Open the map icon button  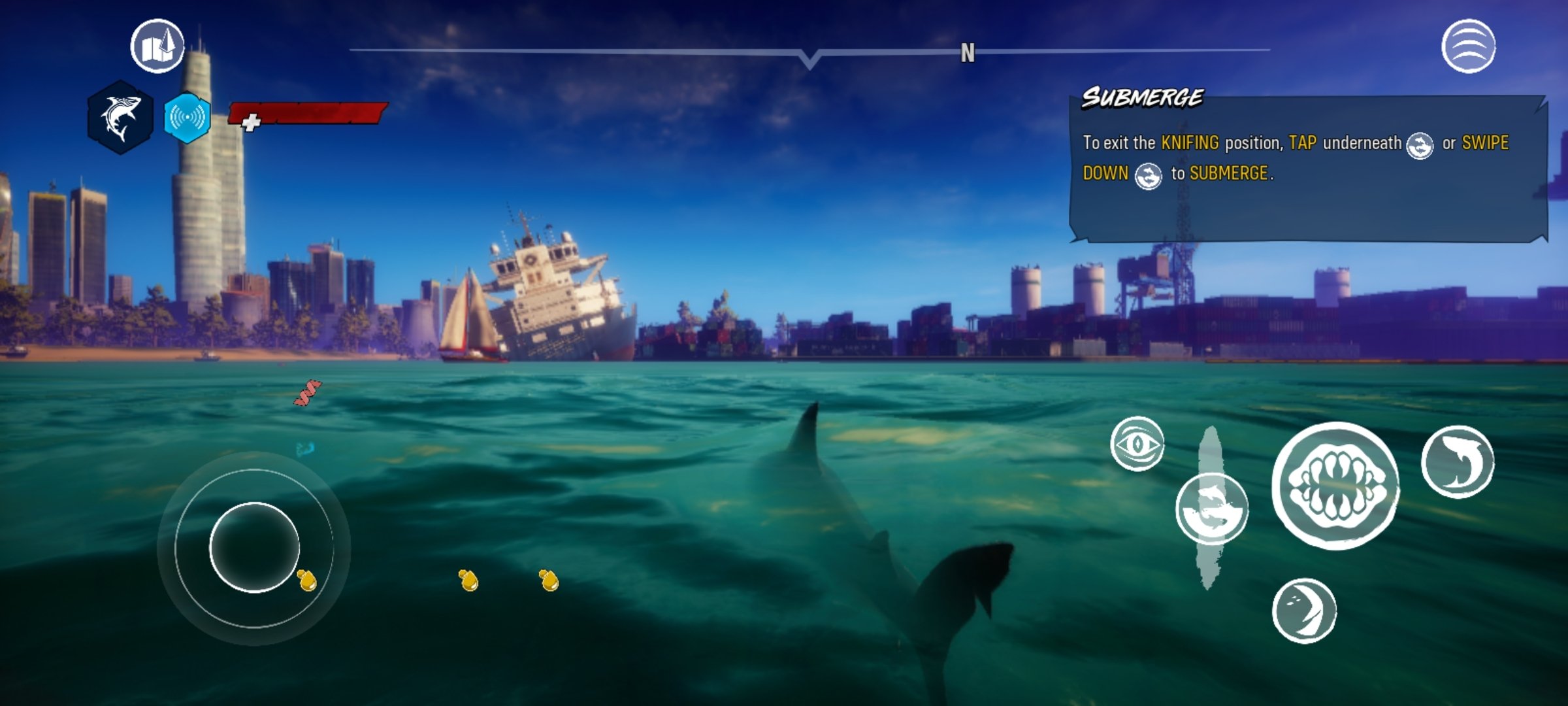[x=157, y=46]
